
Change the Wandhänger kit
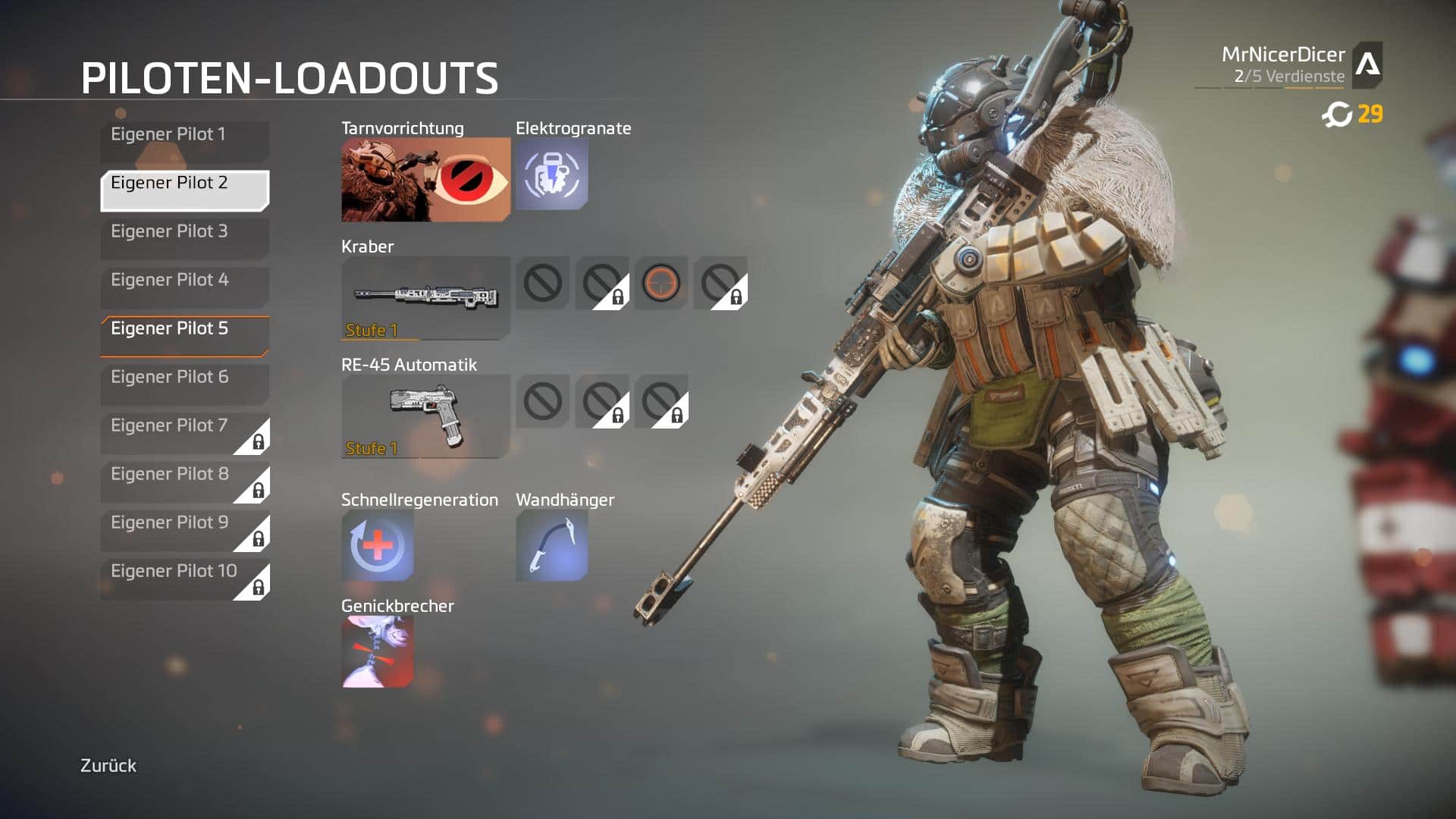point(551,545)
